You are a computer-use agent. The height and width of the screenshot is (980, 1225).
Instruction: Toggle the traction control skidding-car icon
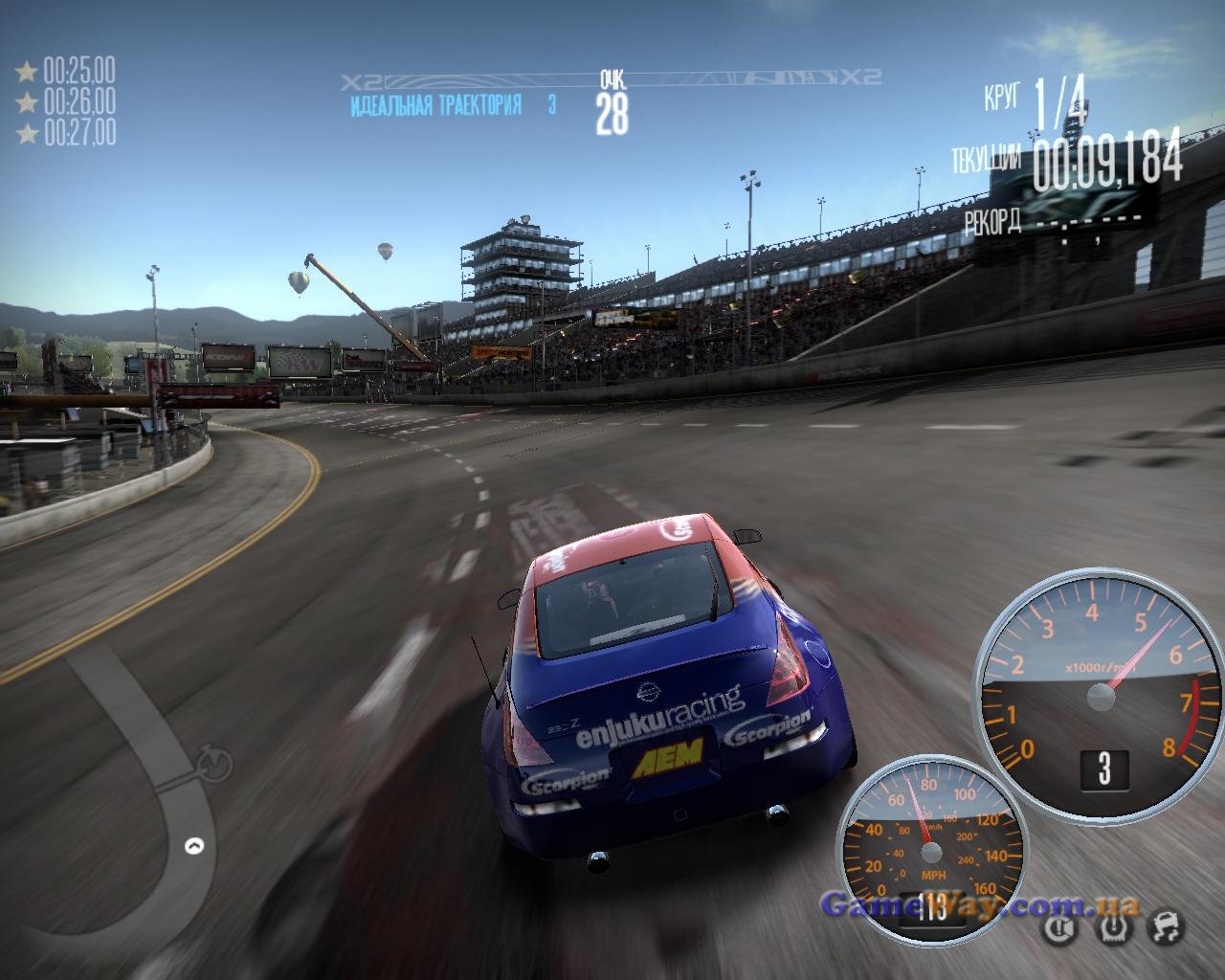pyautogui.click(x=1164, y=926)
